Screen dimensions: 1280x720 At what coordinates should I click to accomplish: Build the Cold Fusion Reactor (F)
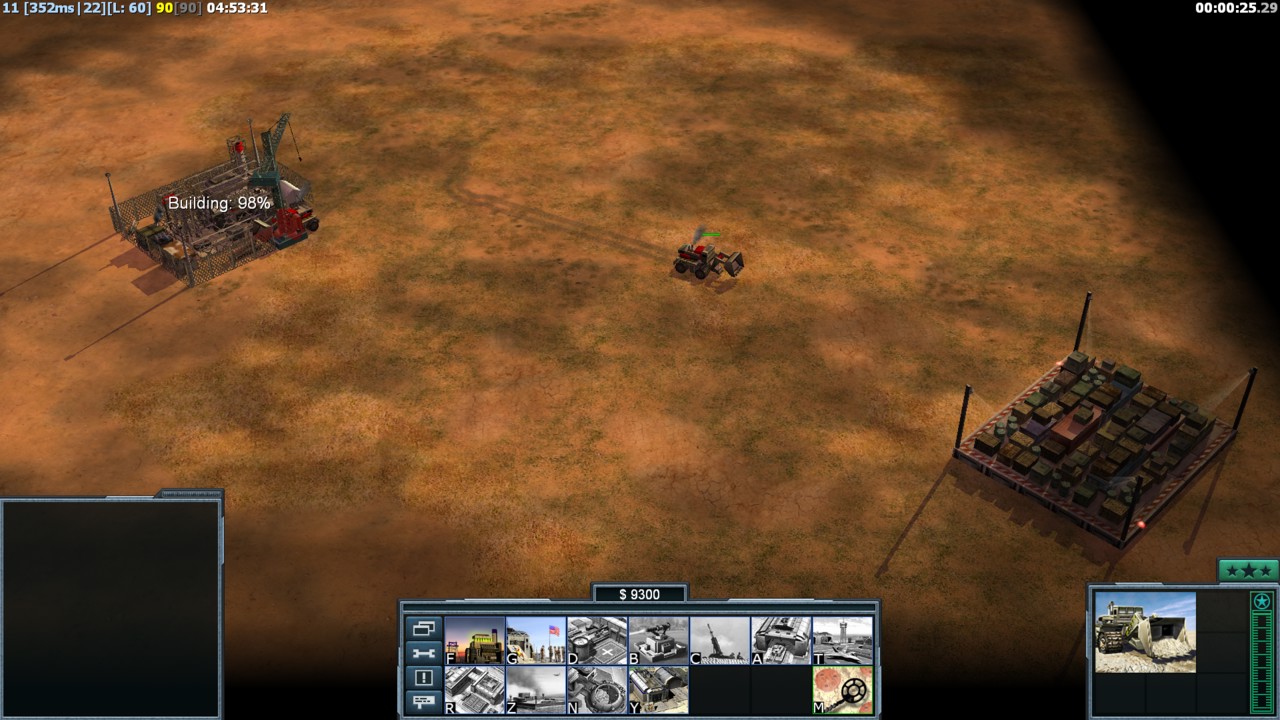tap(474, 640)
